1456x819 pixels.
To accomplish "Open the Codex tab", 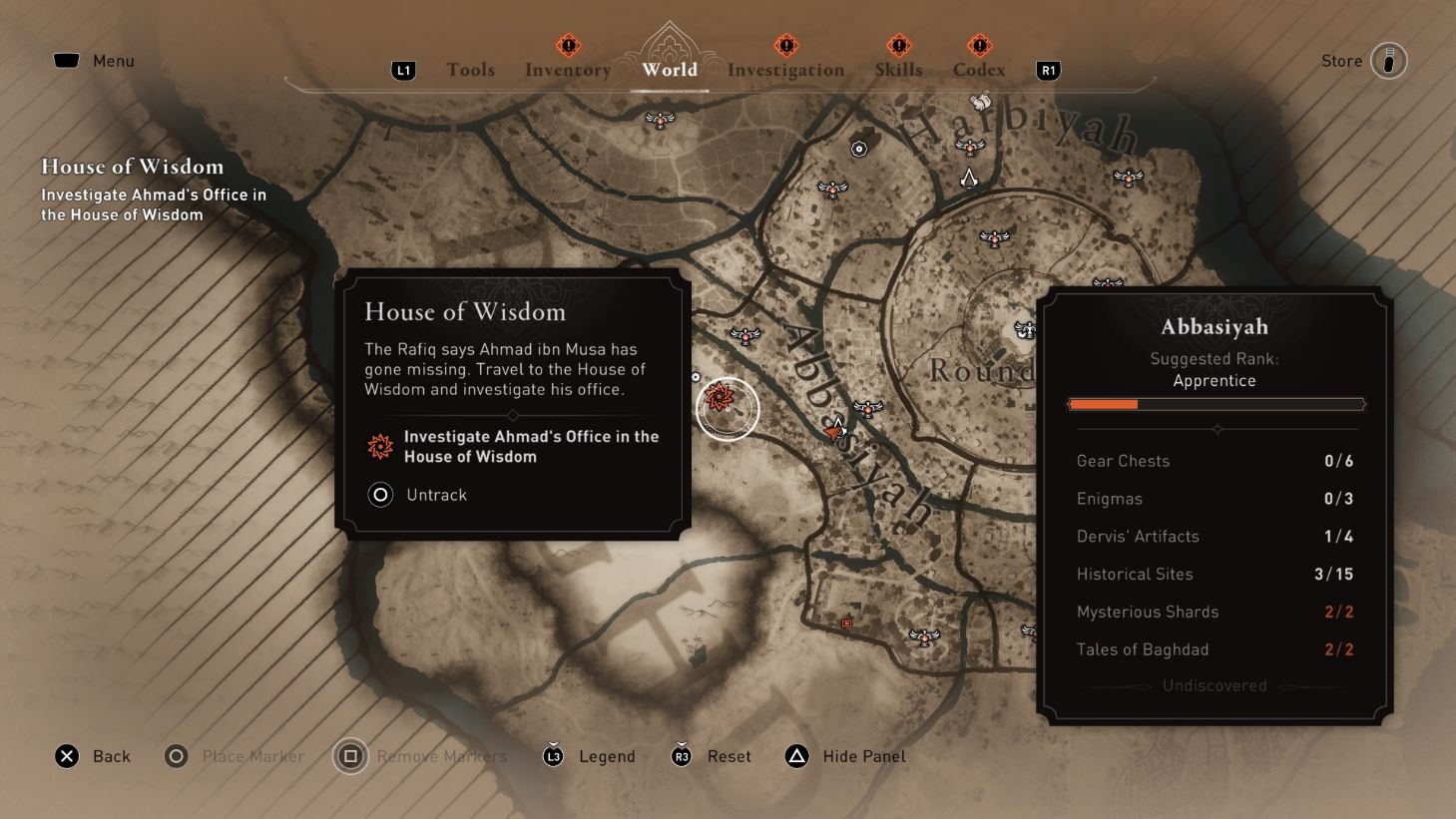I will click(x=979, y=70).
